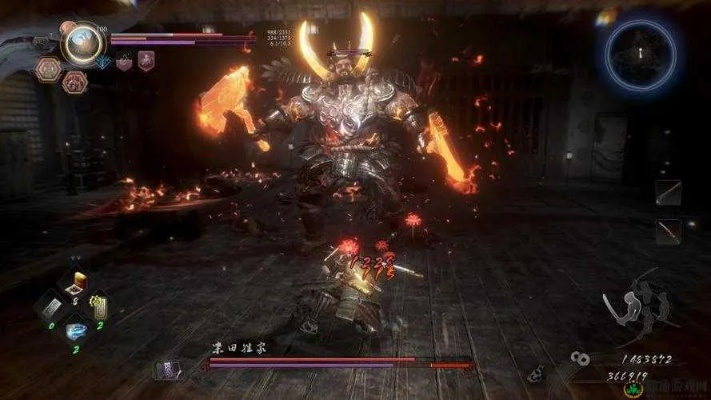Click the blue status effect icon
The image size is (711, 400).
(x=102, y=62)
